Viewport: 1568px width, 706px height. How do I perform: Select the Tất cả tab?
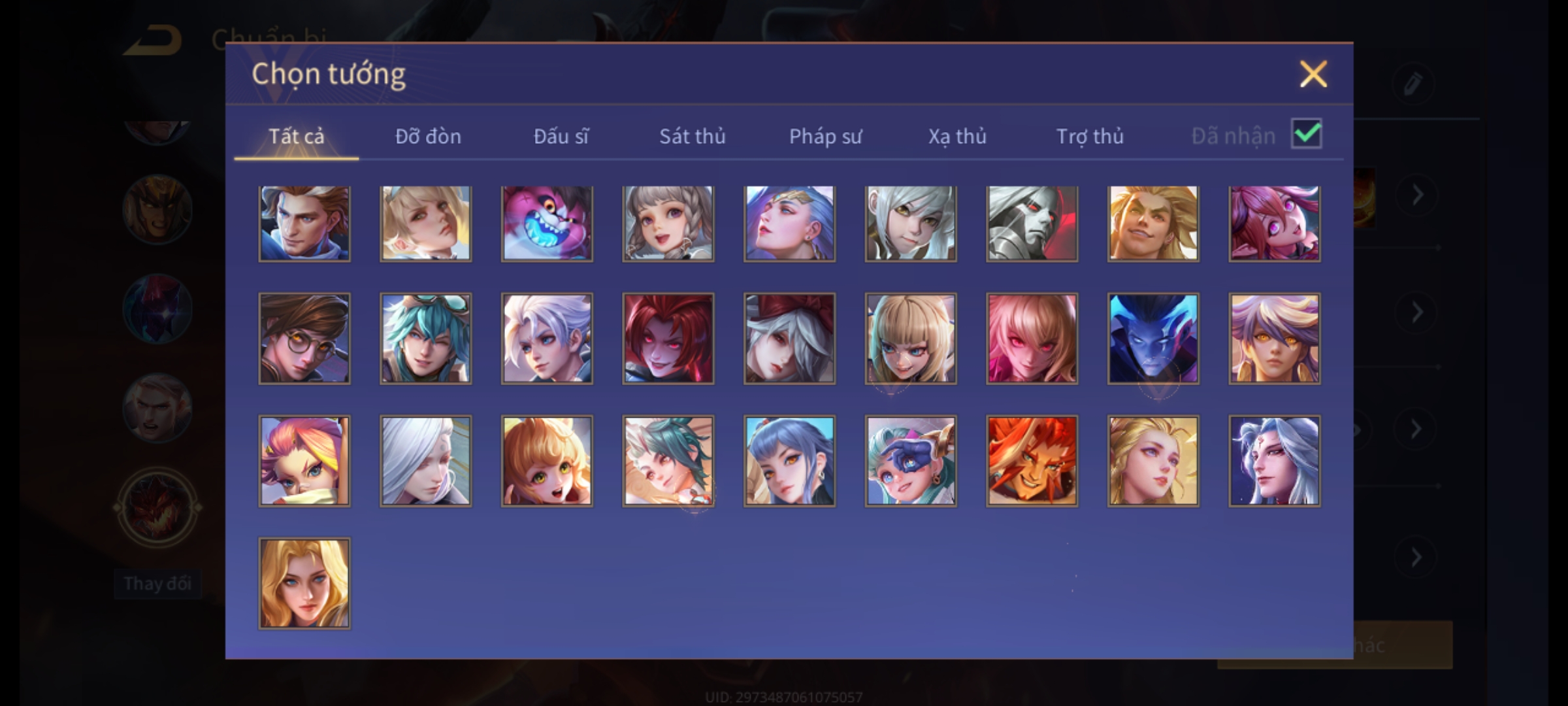click(296, 136)
